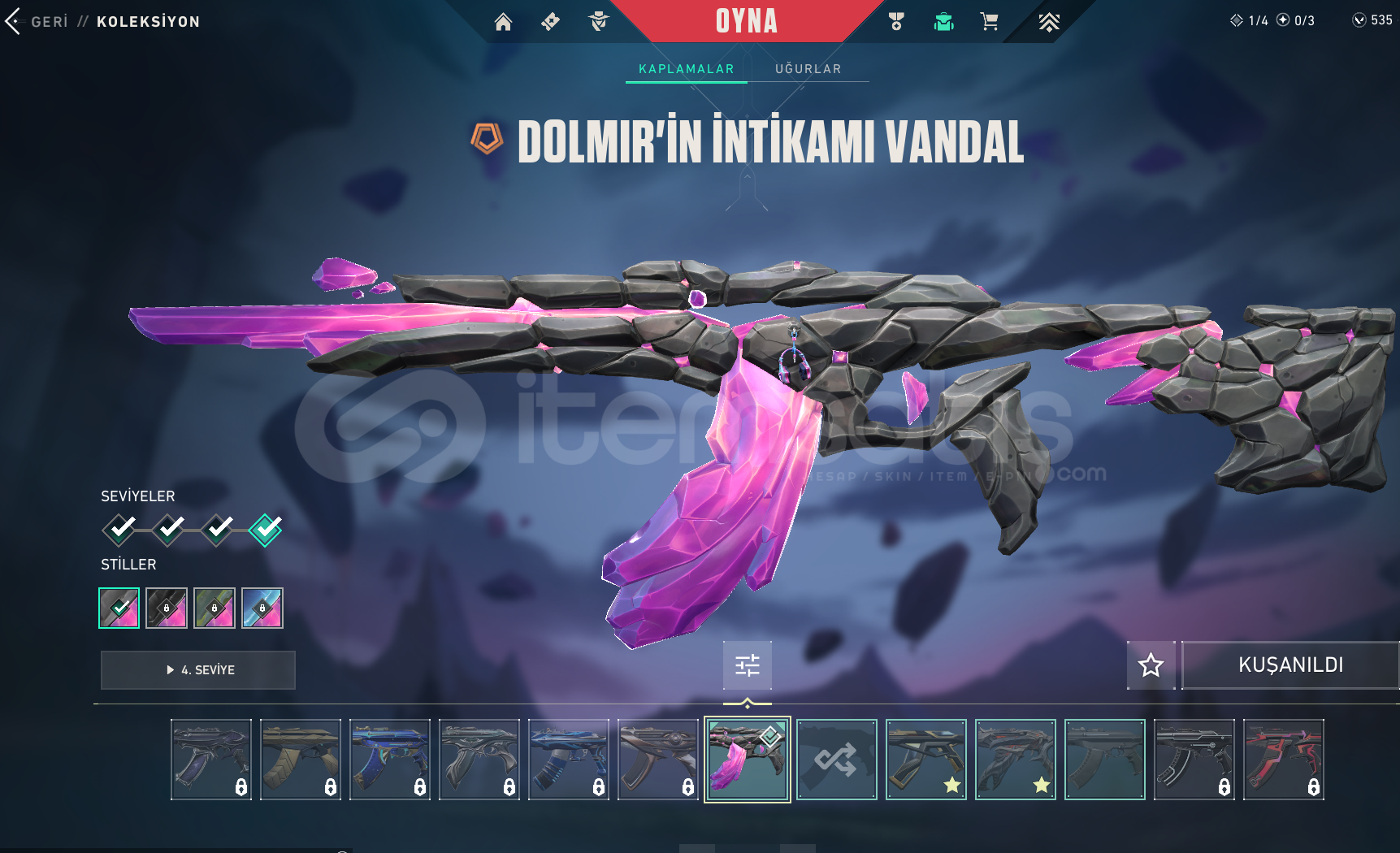
Task: Open the double-chevron Premier icon
Action: click(x=1048, y=22)
